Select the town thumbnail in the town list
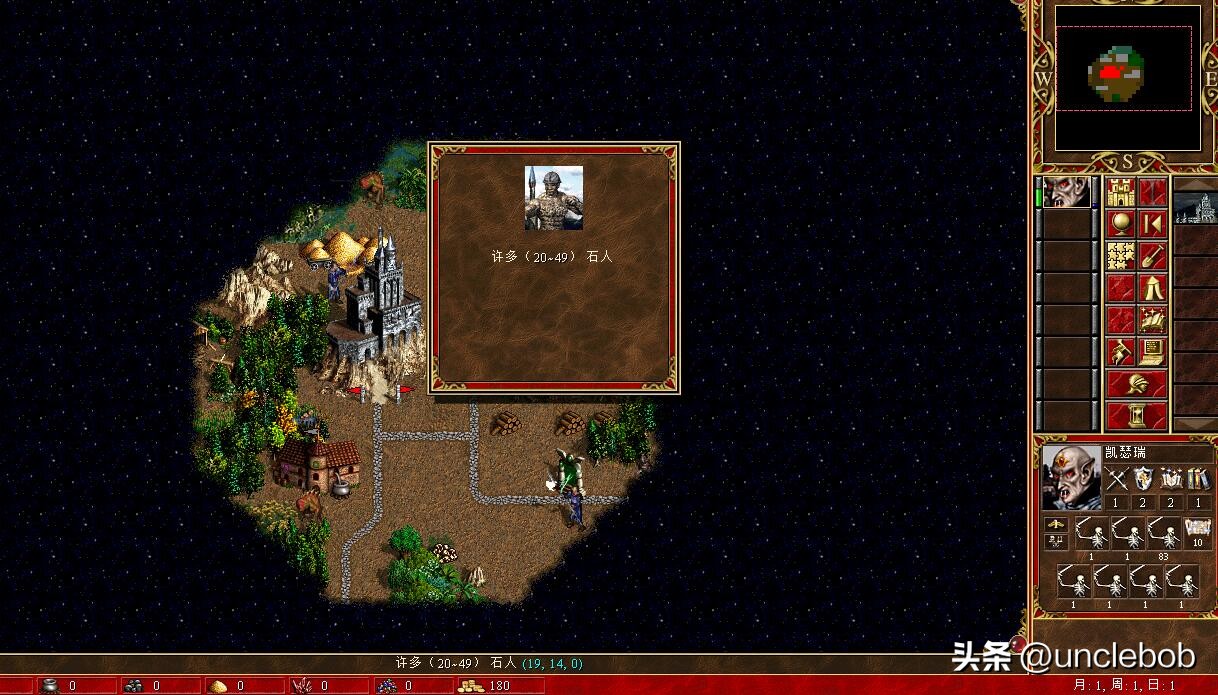Image resolution: width=1218 pixels, height=695 pixels. 1195,207
